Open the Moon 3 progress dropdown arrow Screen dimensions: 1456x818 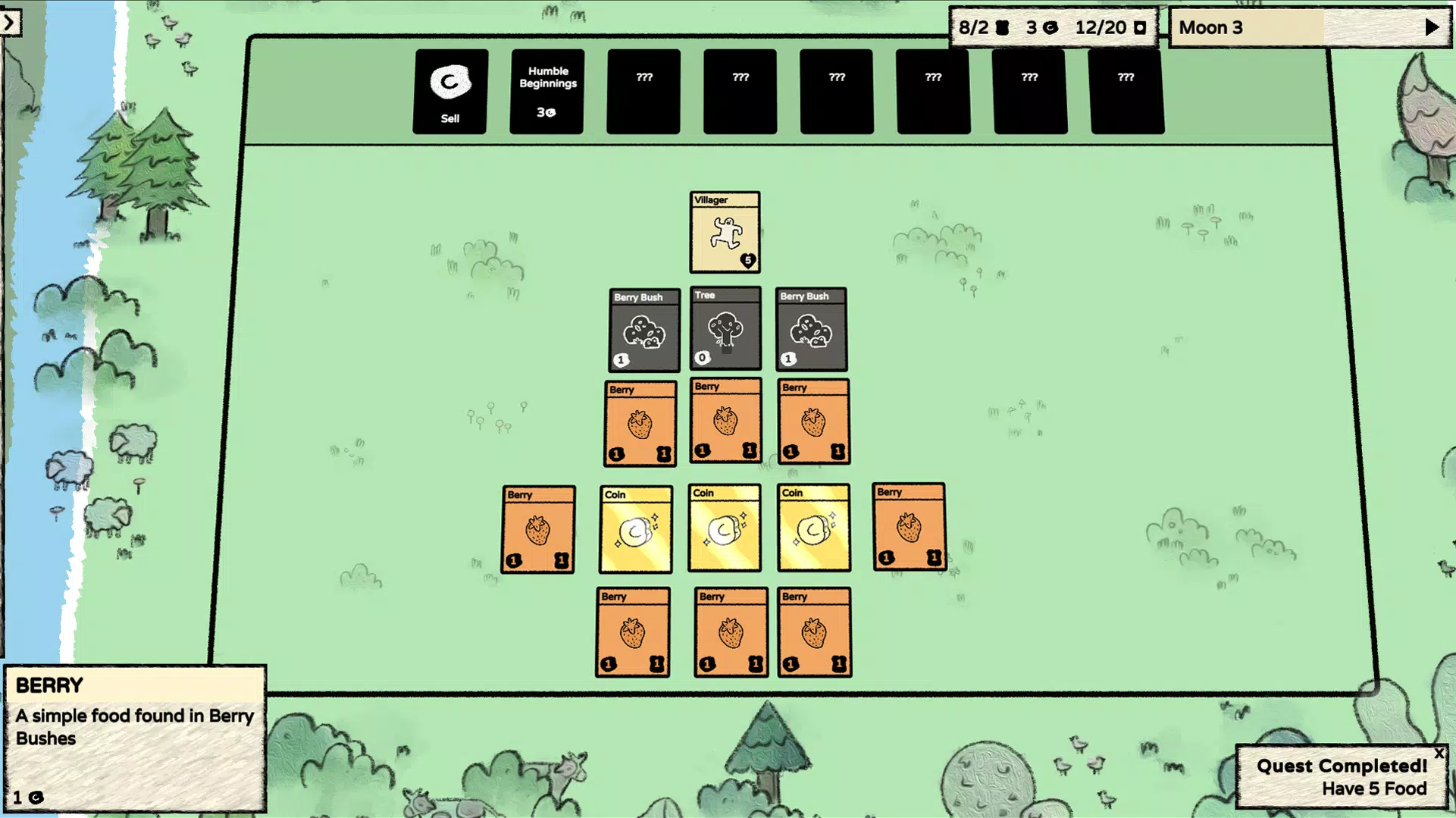1430,27
